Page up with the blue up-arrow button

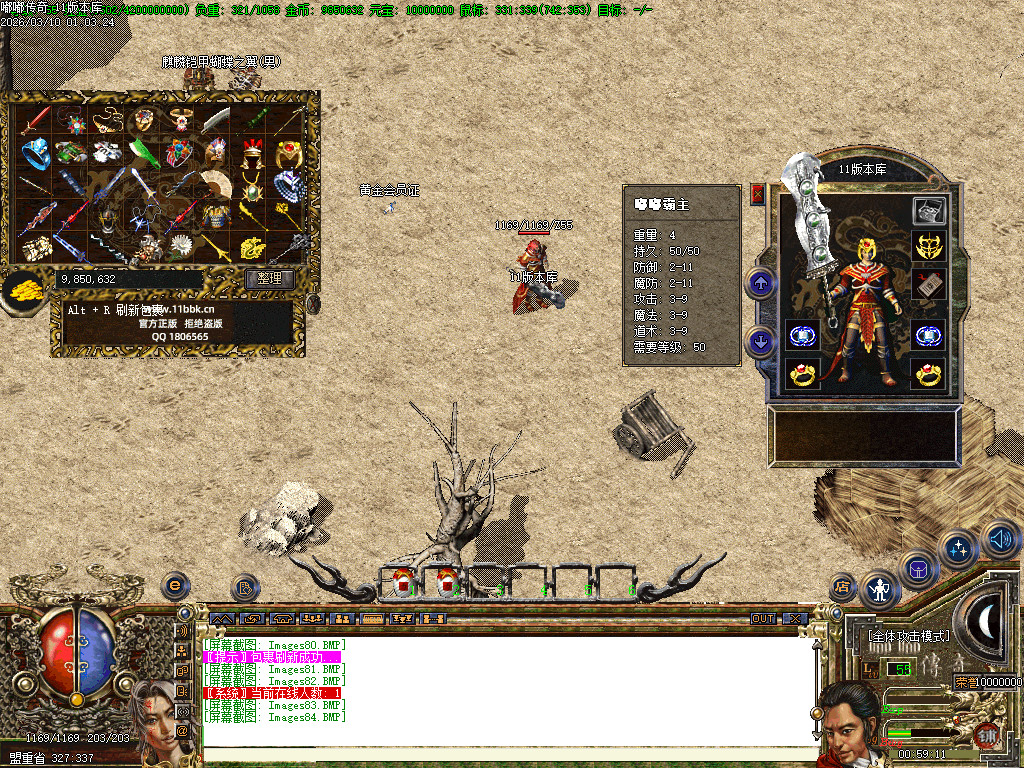[x=761, y=284]
